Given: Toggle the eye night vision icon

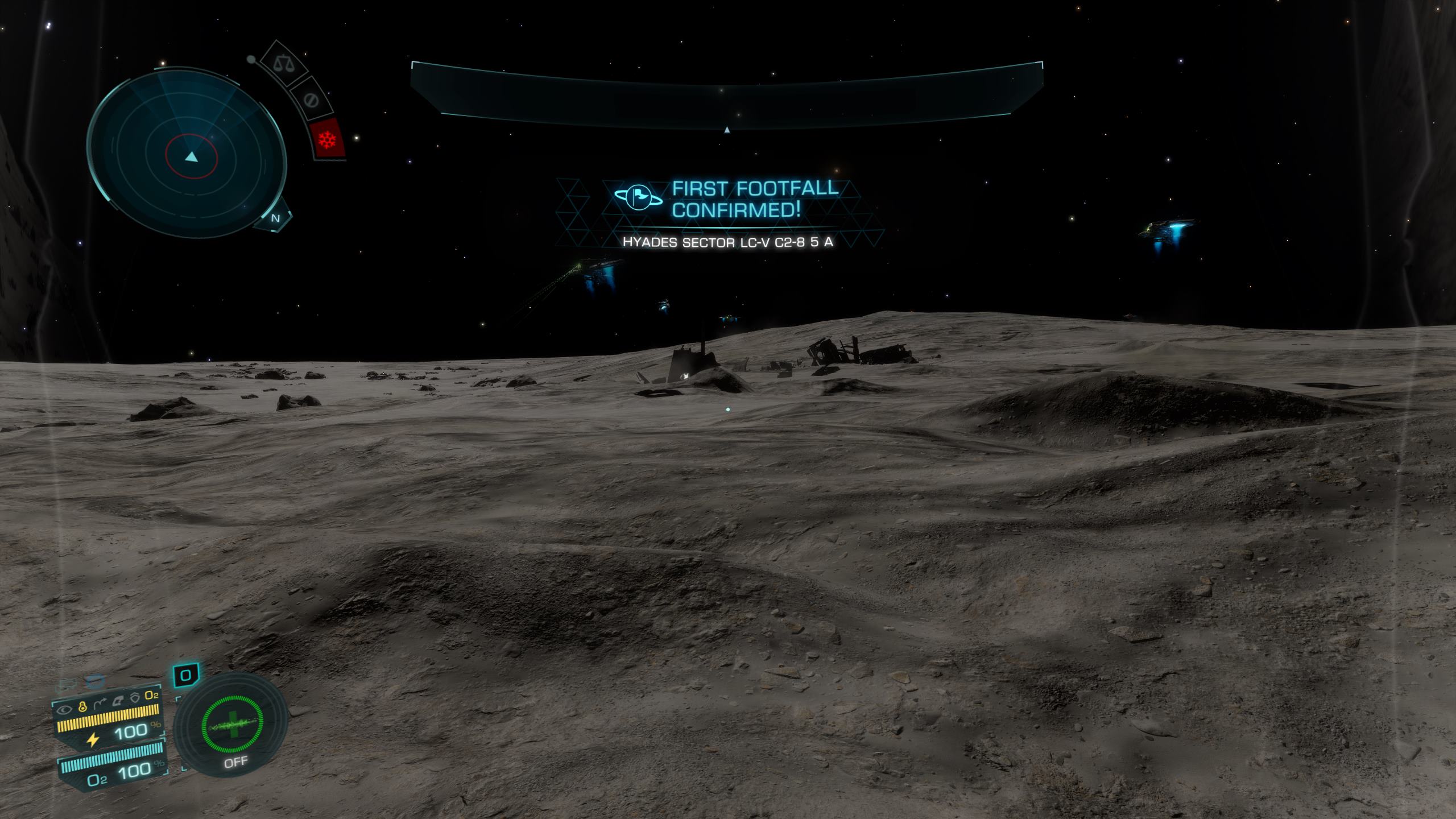Looking at the screenshot, I should (x=65, y=709).
